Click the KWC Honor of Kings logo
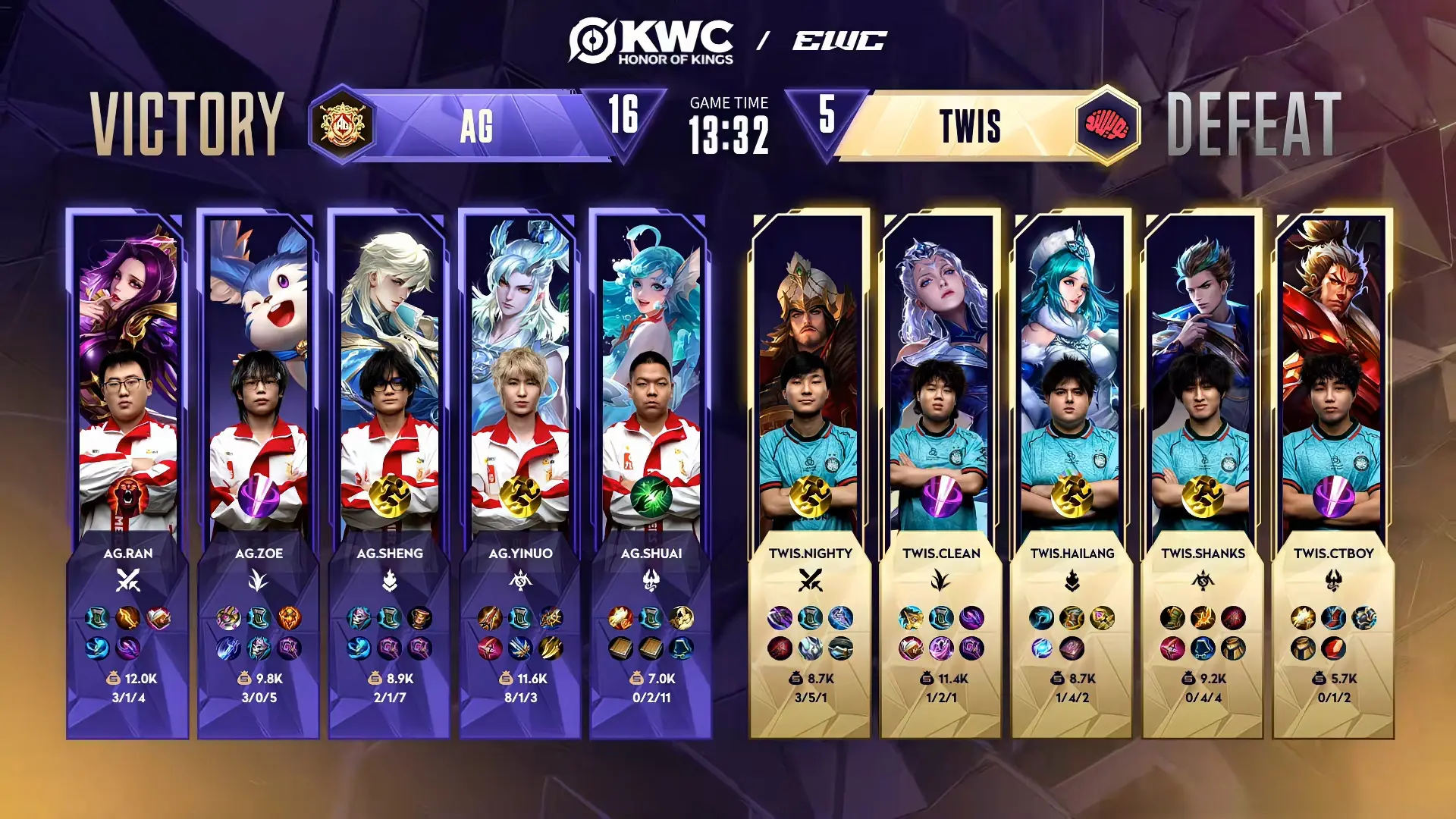This screenshot has height=819, width=1456. (652, 42)
